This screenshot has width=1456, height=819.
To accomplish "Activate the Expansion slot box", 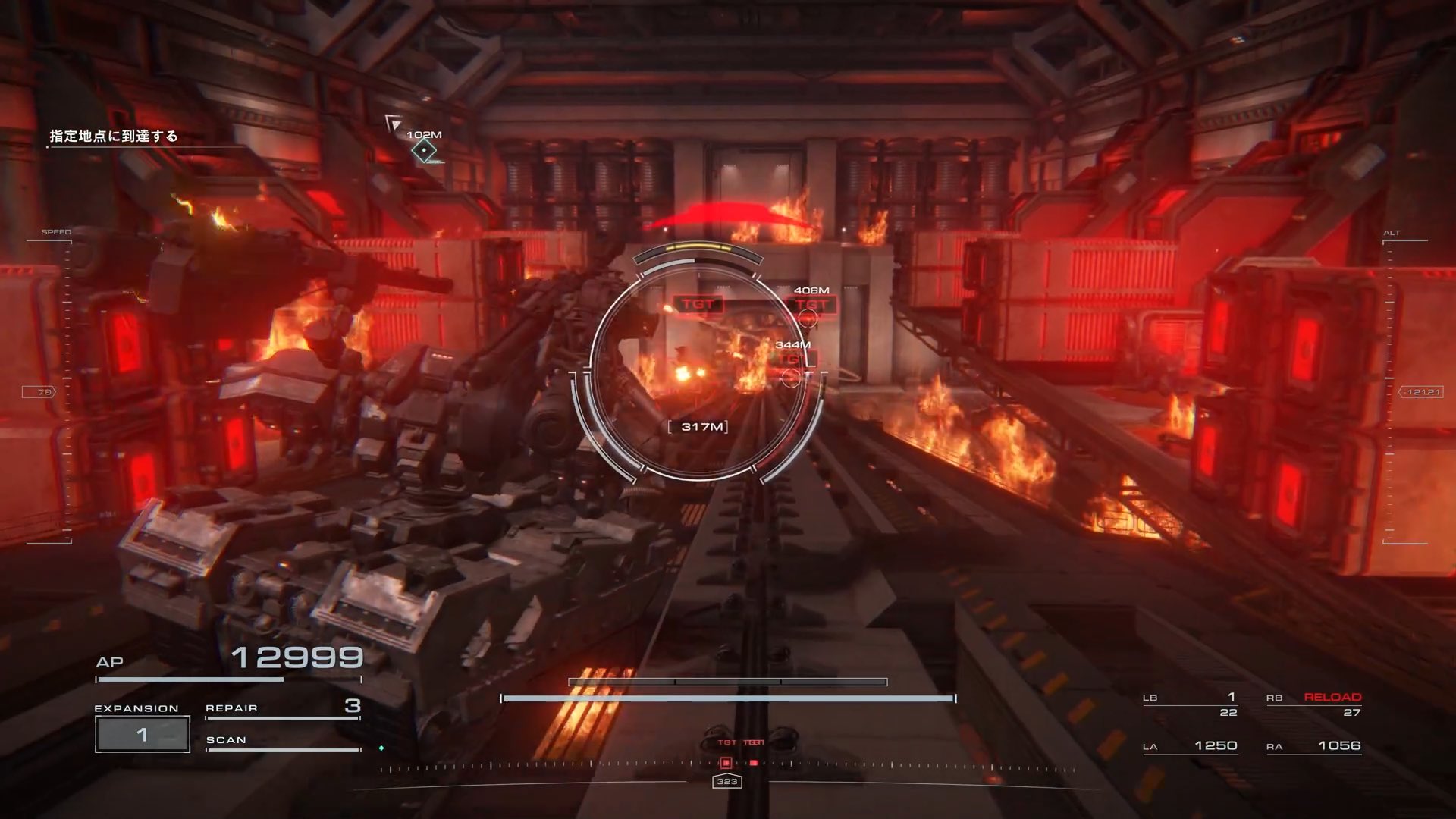I will point(143,734).
